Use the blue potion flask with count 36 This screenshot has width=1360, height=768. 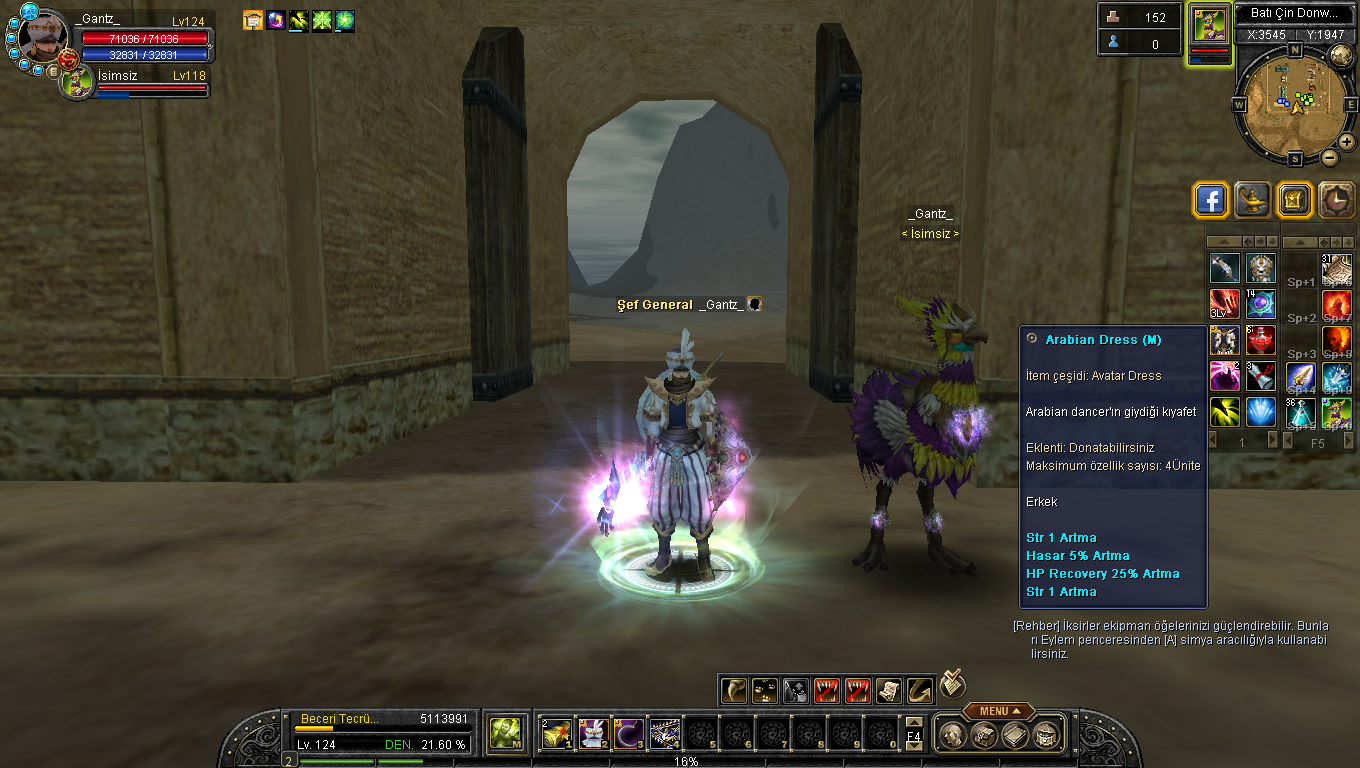tap(1301, 411)
